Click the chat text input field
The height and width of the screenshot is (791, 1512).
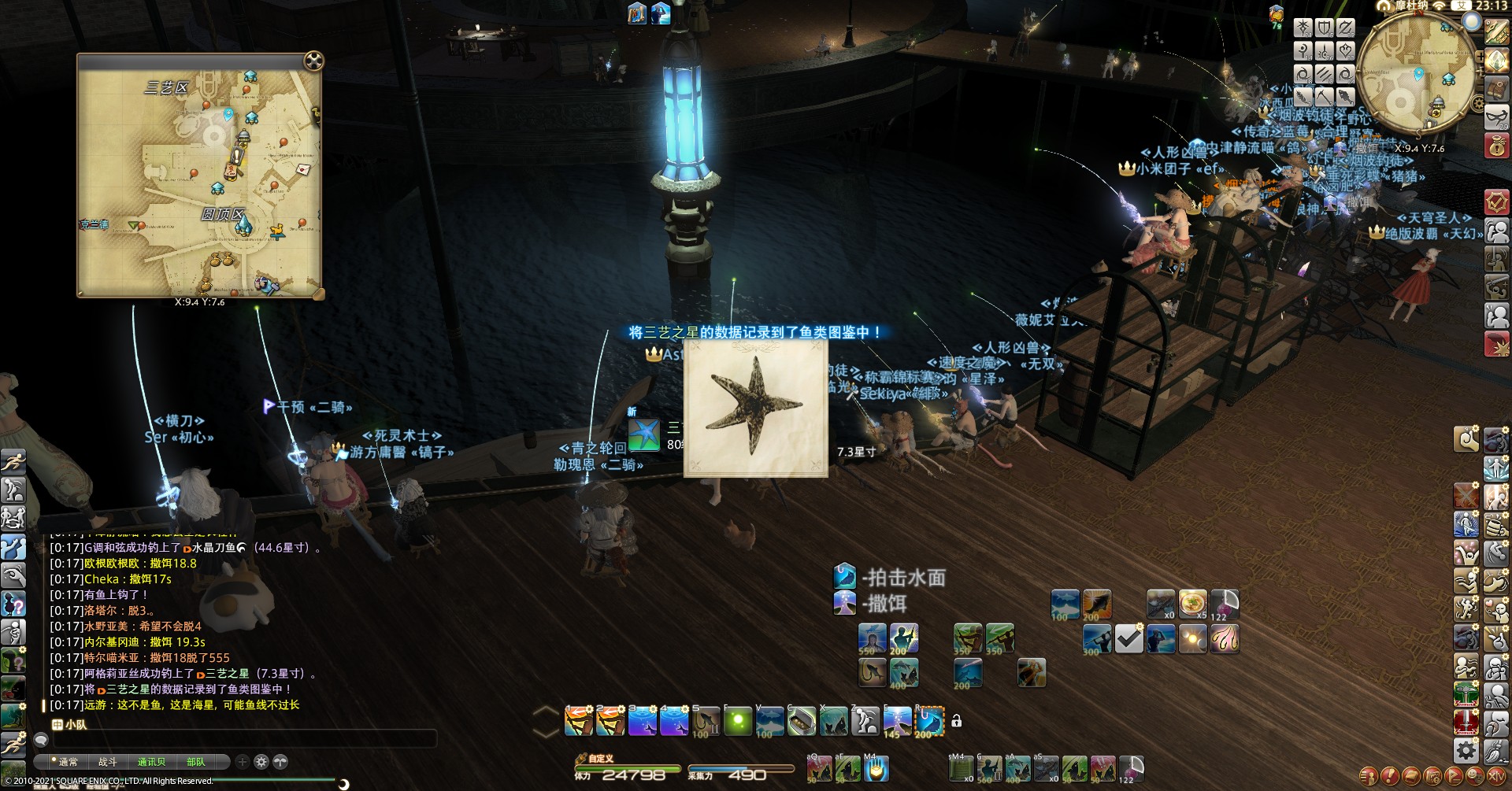pyautogui.click(x=244, y=739)
